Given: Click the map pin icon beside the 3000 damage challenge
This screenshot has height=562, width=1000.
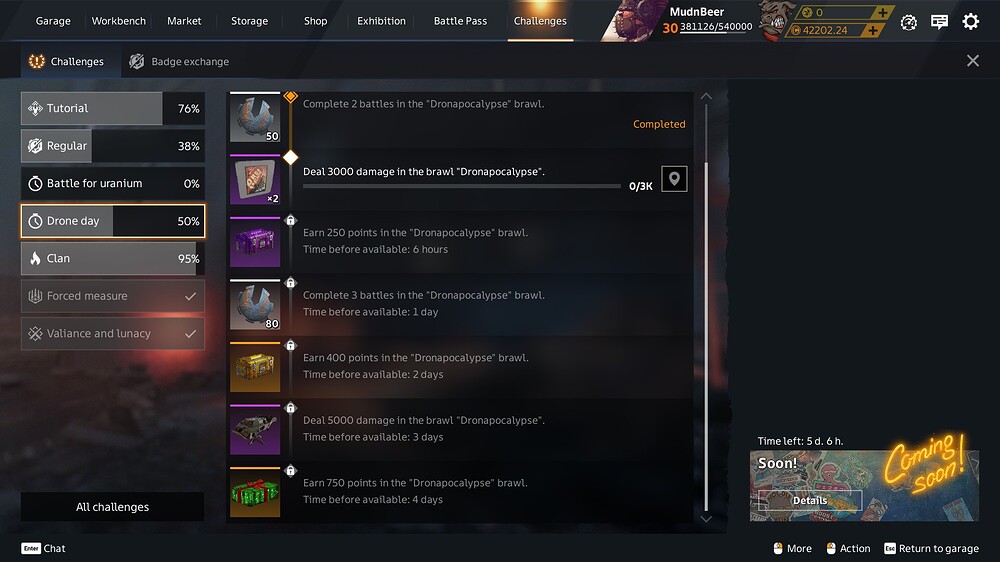Looking at the screenshot, I should (674, 179).
